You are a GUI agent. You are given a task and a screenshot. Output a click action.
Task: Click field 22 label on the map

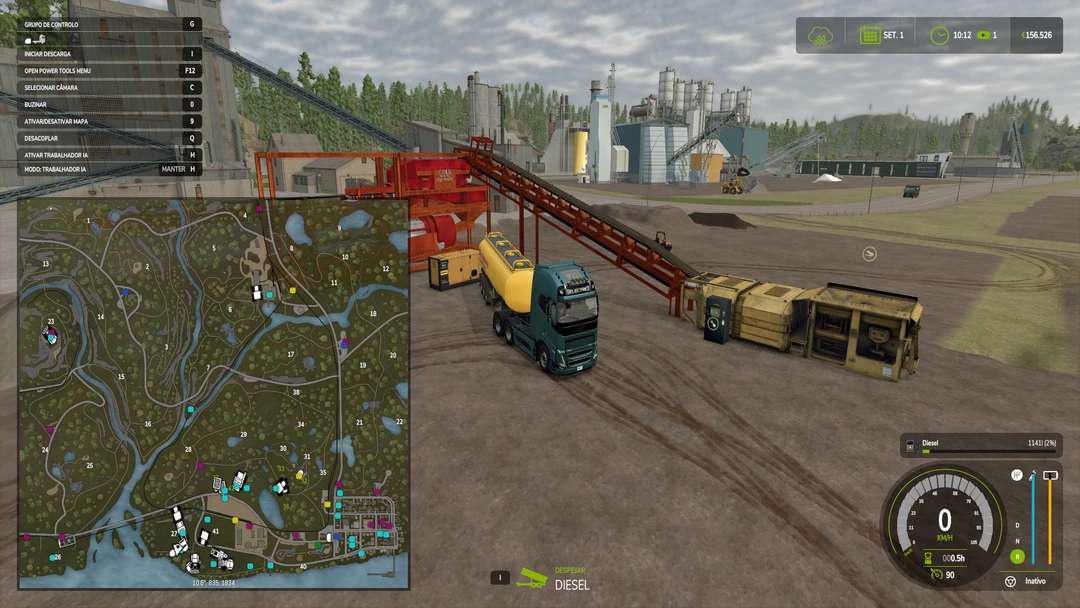pos(399,422)
